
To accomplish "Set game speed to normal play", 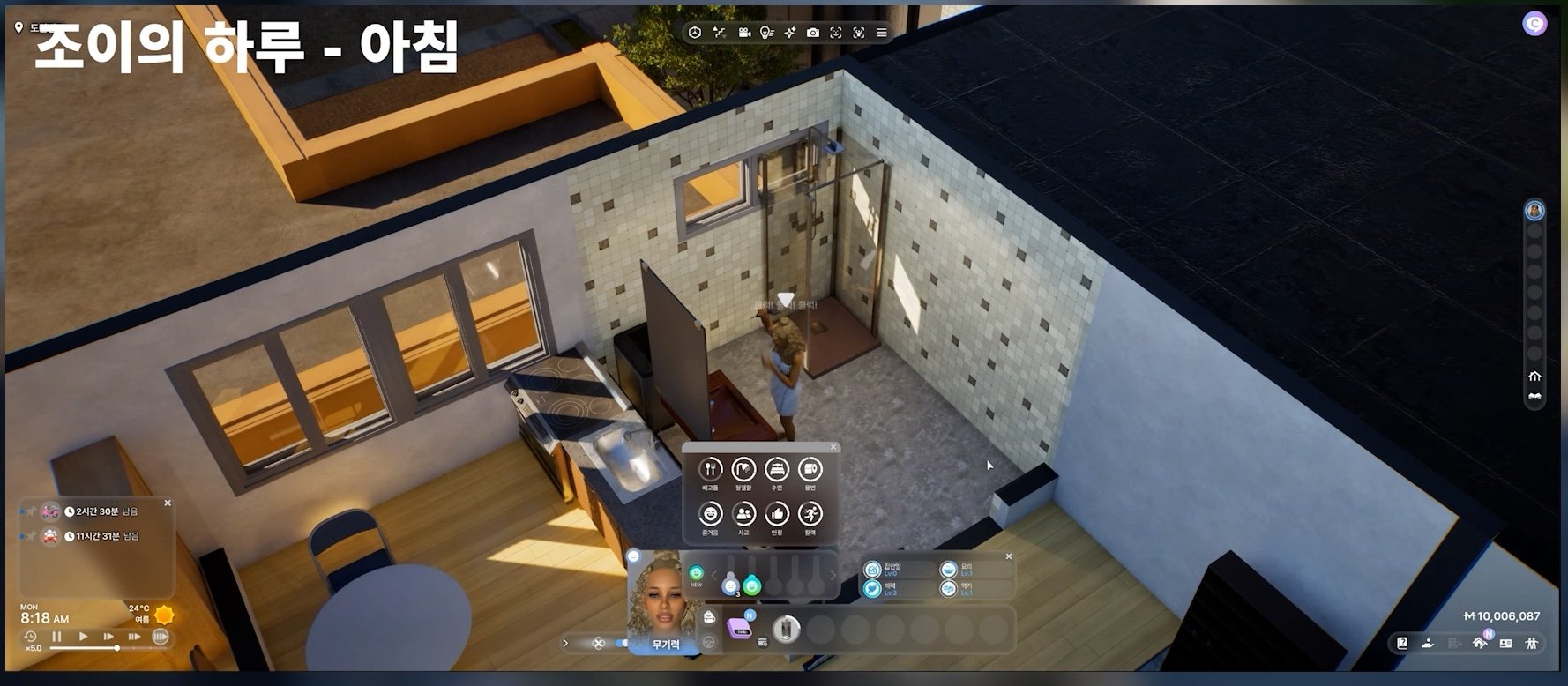I will tap(83, 636).
